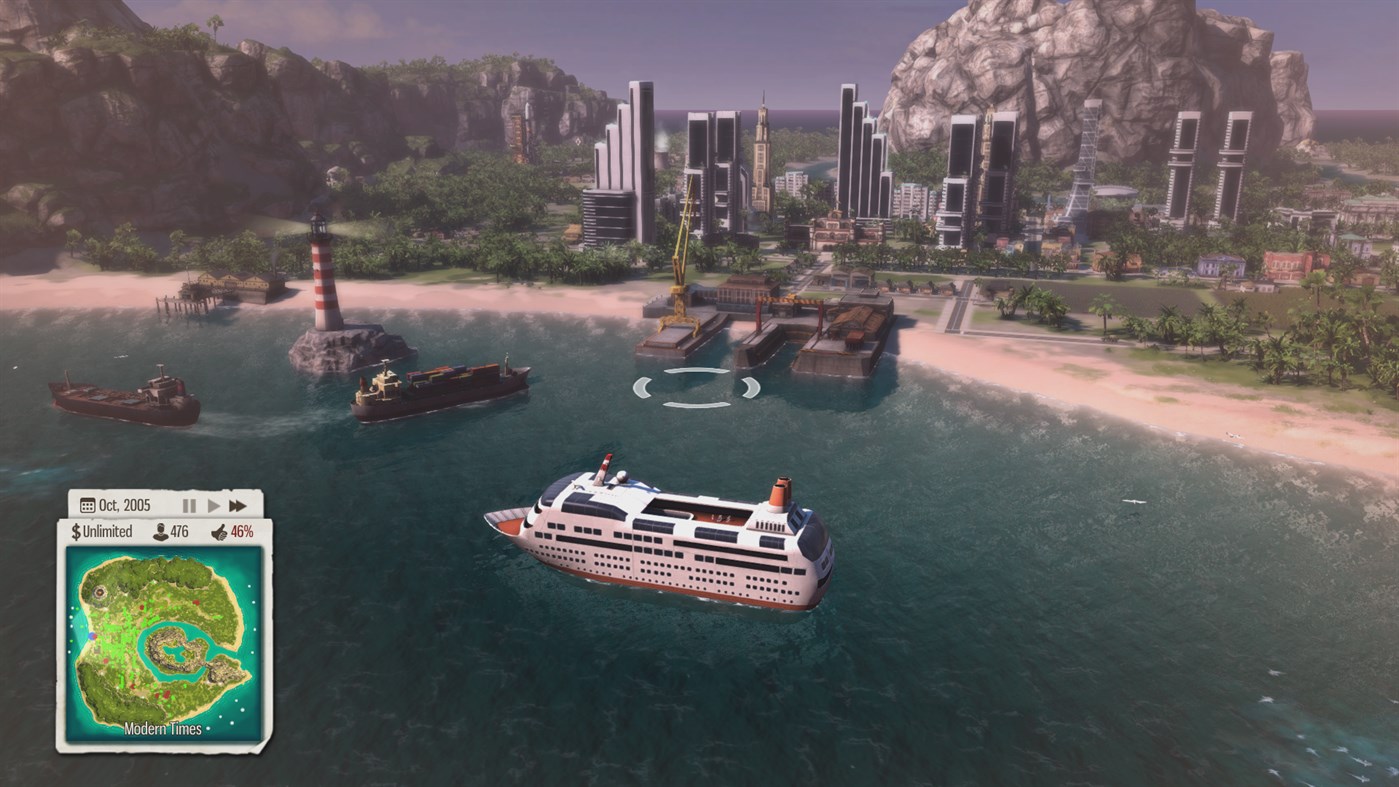Click the dollar sign treasury icon
The height and width of the screenshot is (787, 1399).
(x=76, y=531)
